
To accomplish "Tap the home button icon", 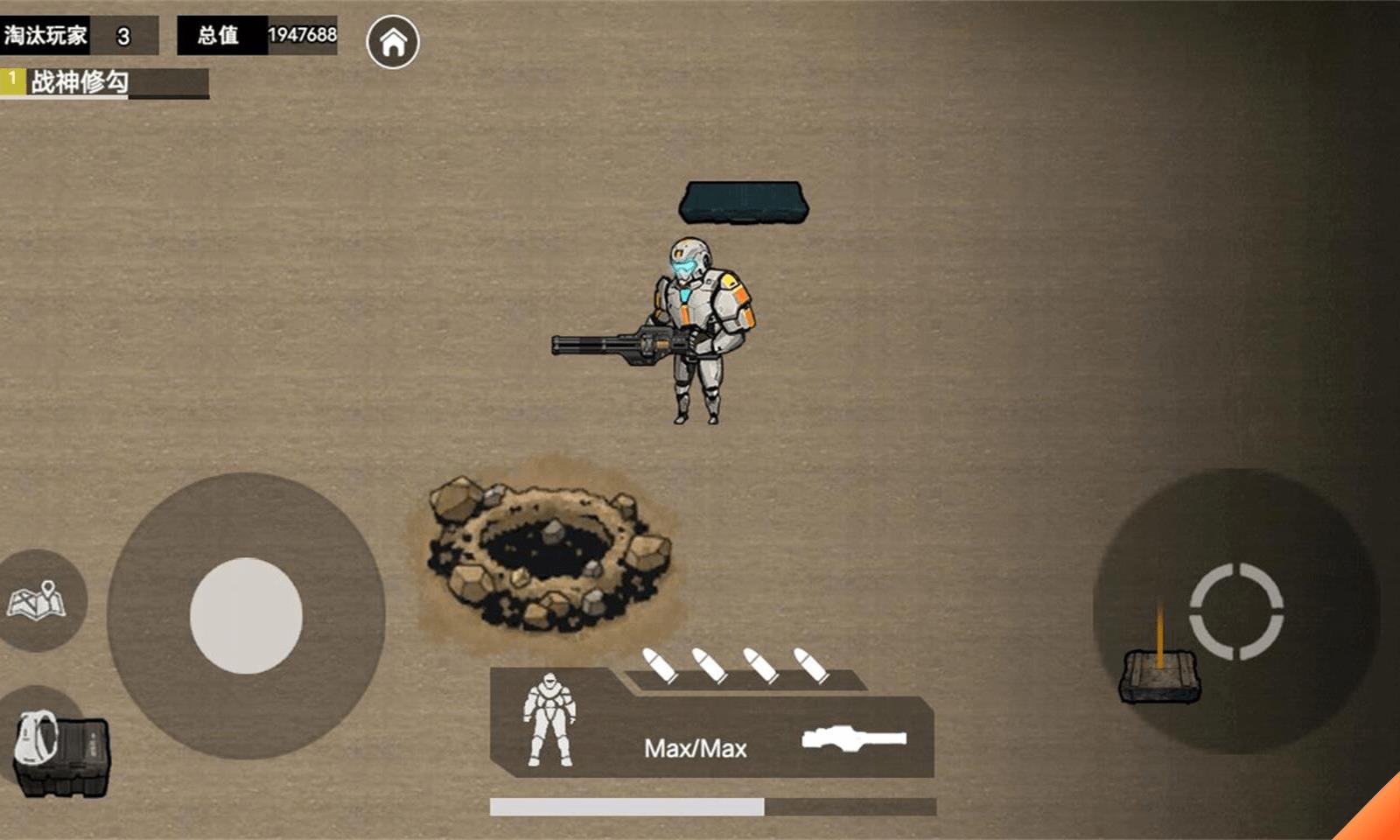I will (393, 41).
